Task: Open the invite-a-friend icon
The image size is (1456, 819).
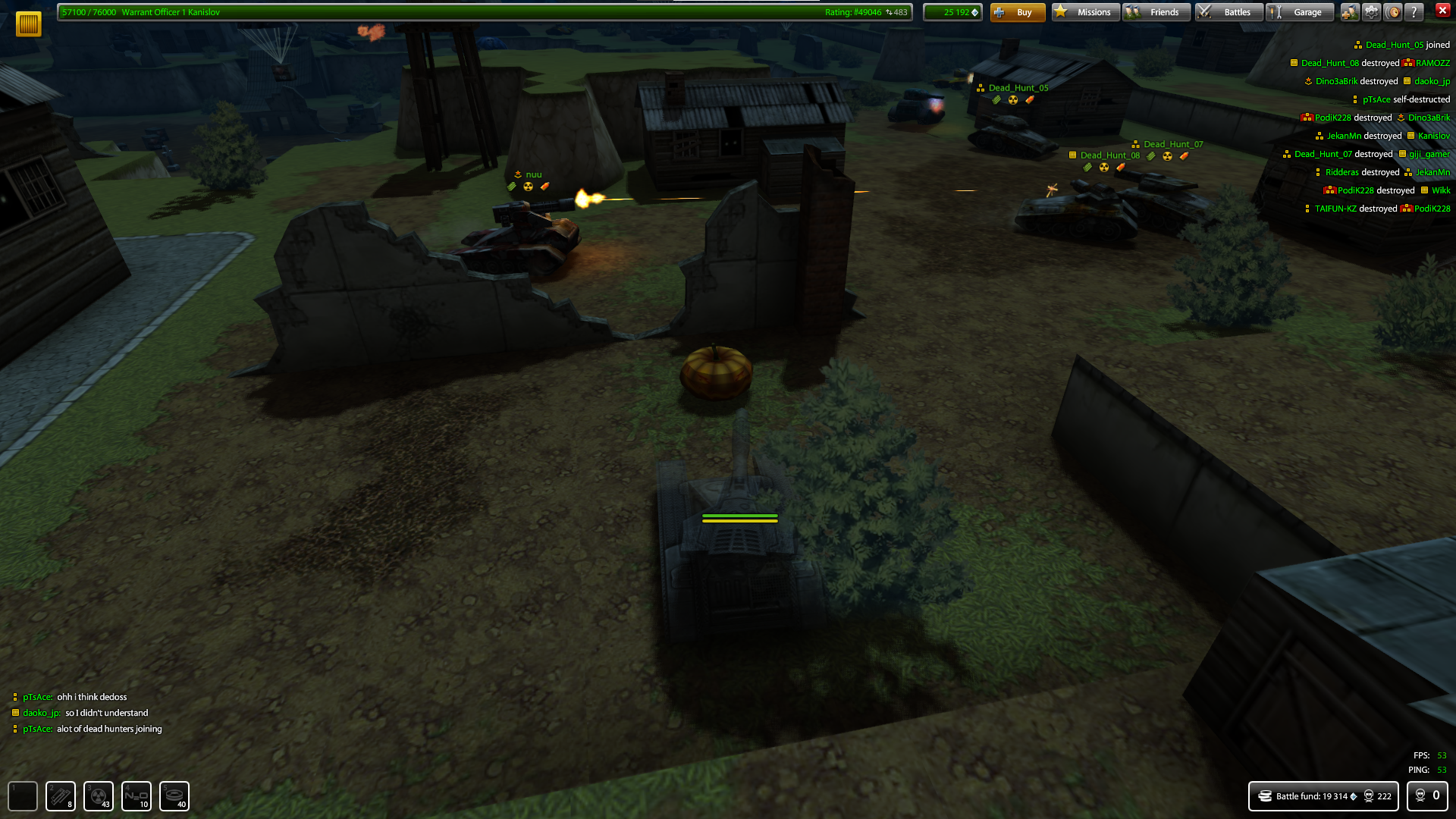Action: pyautogui.click(x=1351, y=12)
